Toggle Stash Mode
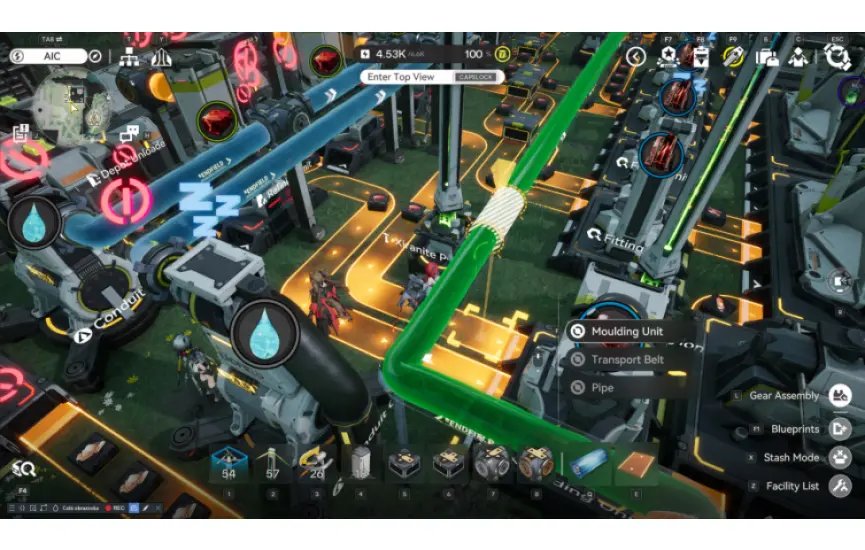The image size is (865, 550). (840, 457)
